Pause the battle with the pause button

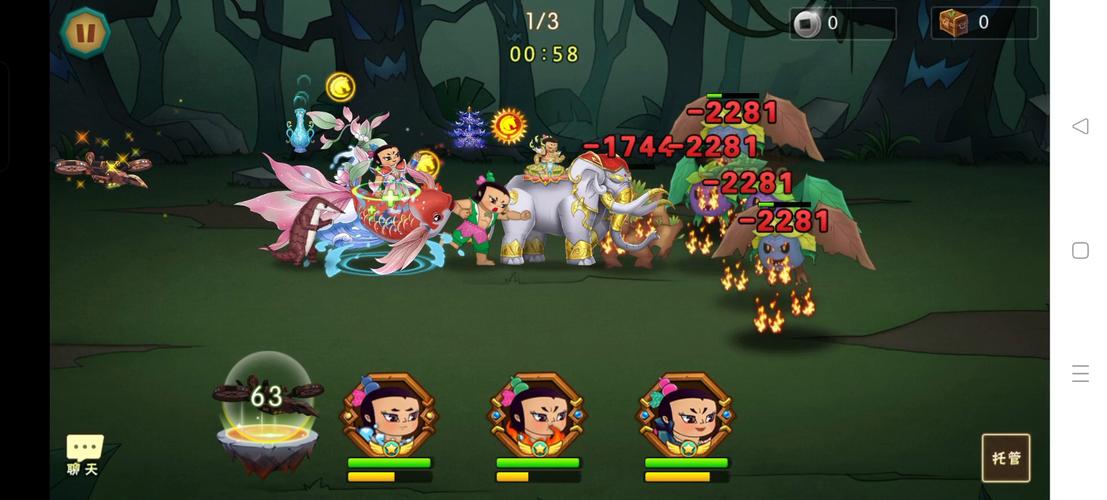(x=85, y=33)
